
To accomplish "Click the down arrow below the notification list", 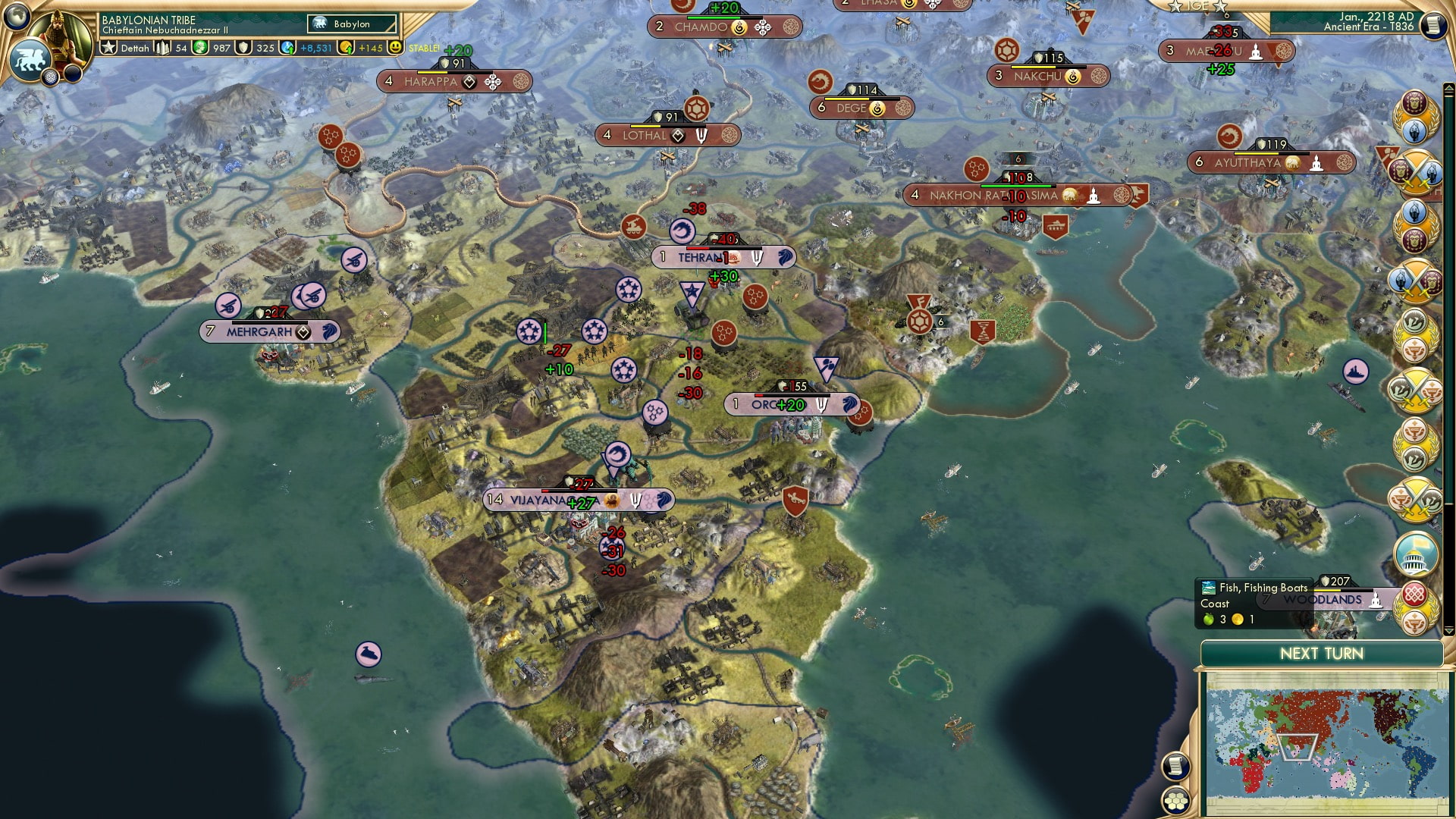I will [1450, 629].
